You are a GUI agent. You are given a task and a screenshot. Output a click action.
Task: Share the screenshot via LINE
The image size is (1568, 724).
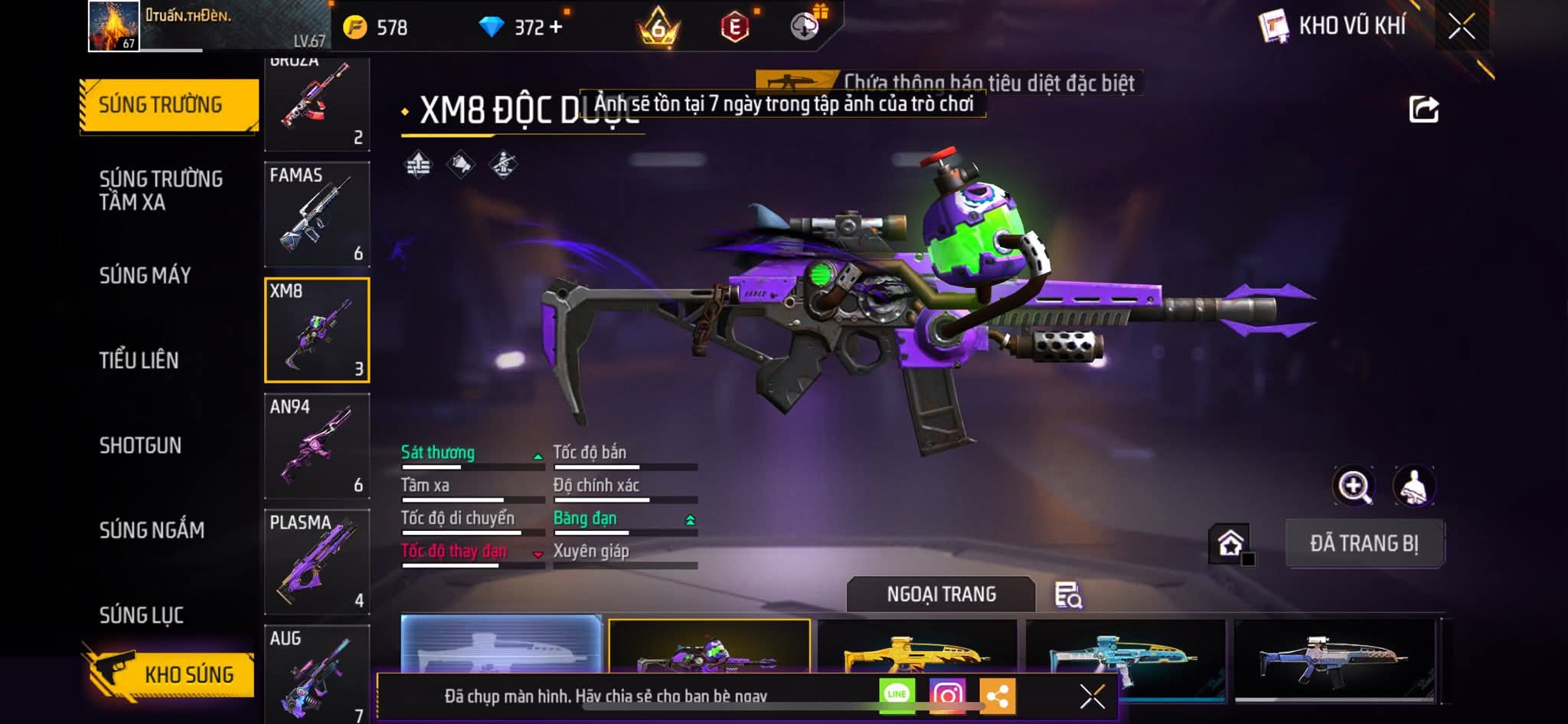[897, 695]
